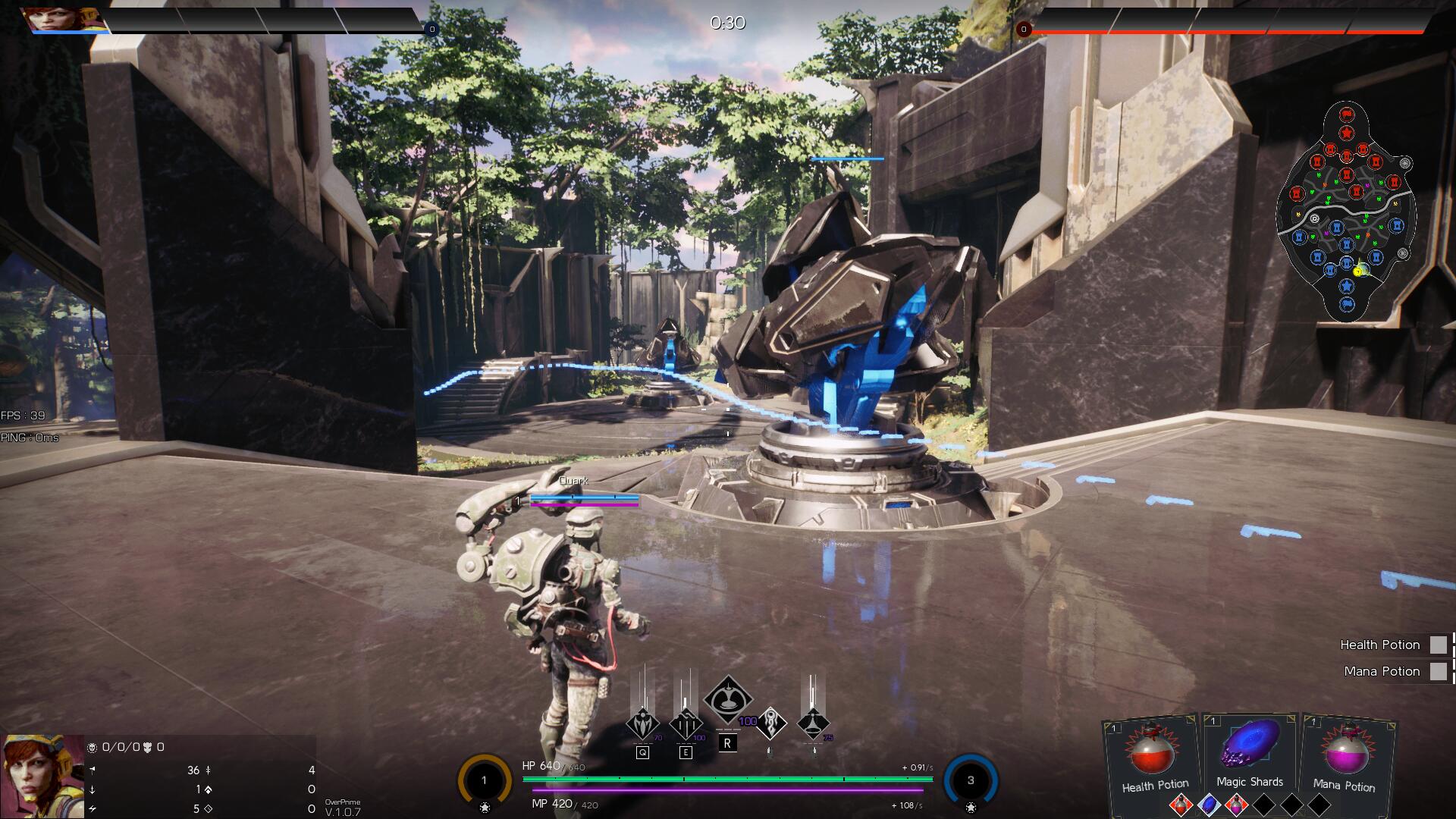
Task: Activate the cone-shaped ability costing 75
Action: pyautogui.click(x=813, y=723)
